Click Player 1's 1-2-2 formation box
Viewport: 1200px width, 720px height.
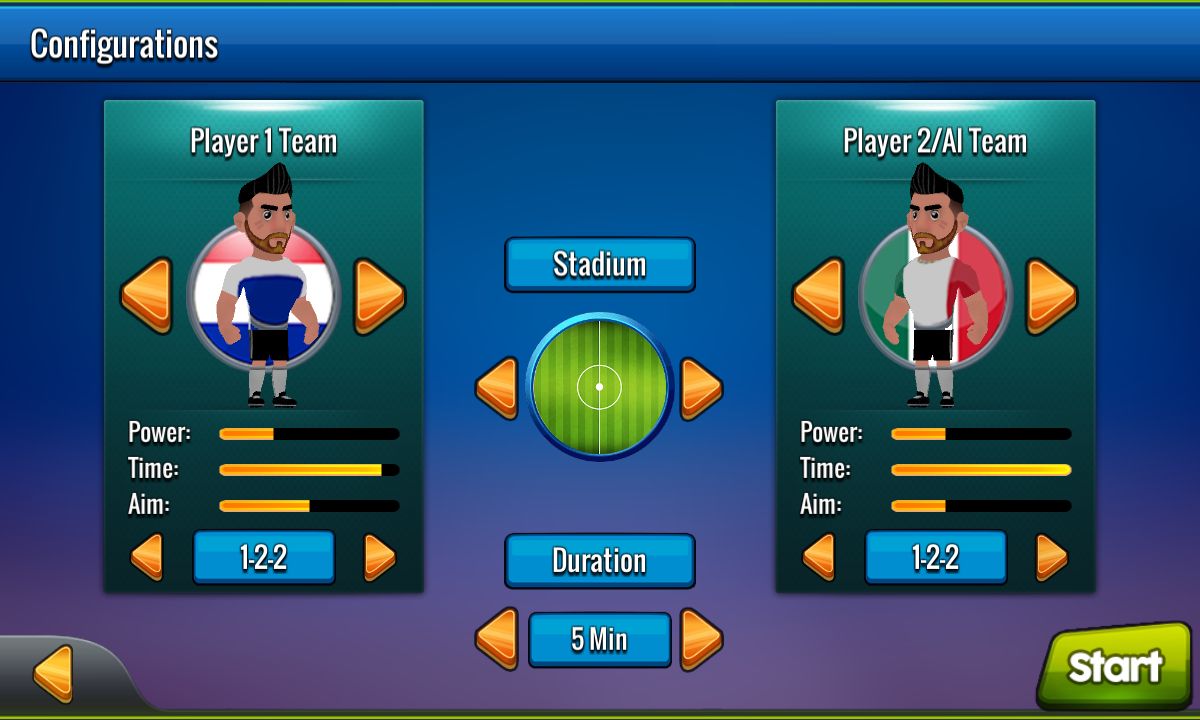click(263, 557)
